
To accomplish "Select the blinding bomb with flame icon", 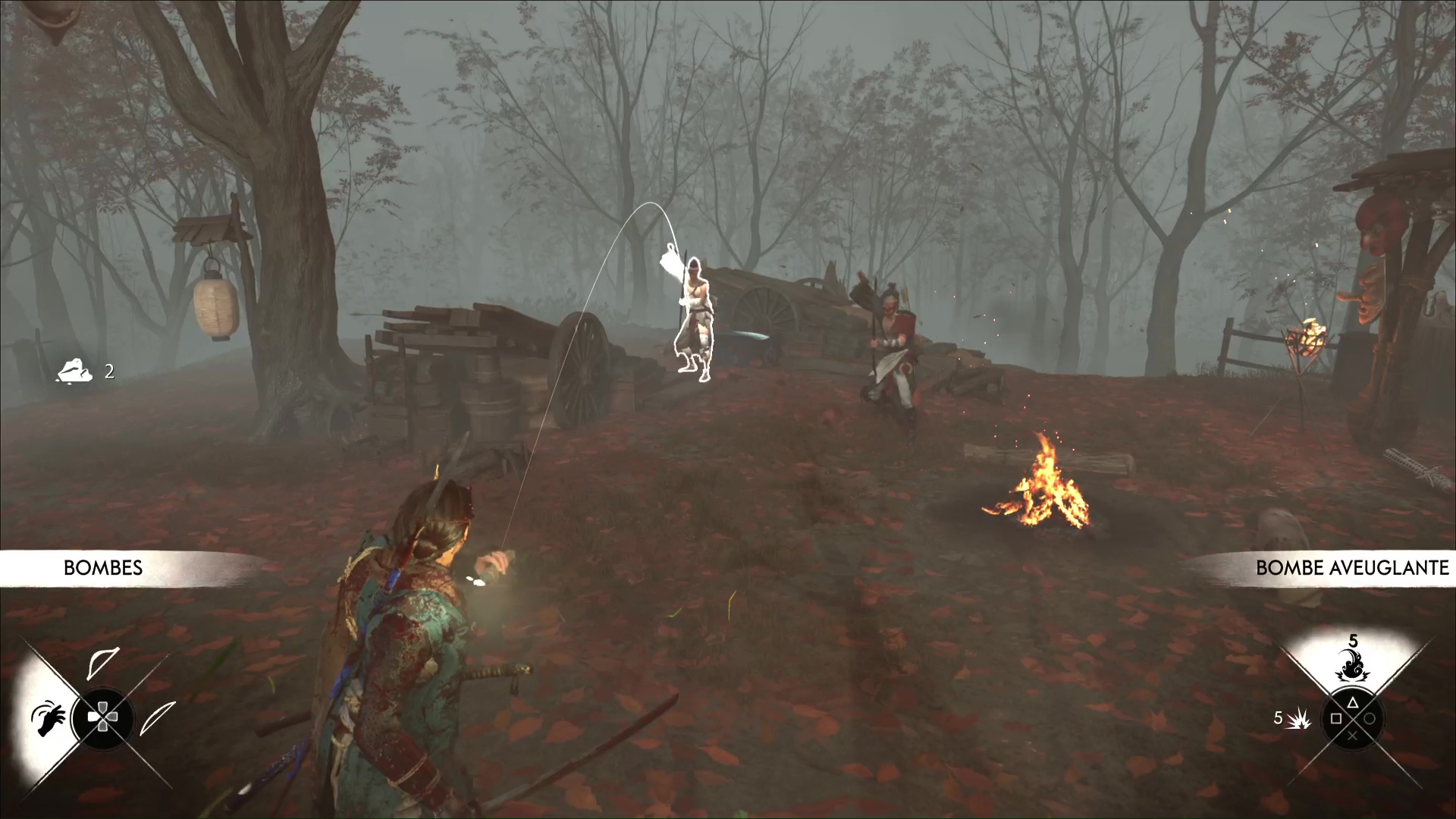I will [x=1352, y=666].
